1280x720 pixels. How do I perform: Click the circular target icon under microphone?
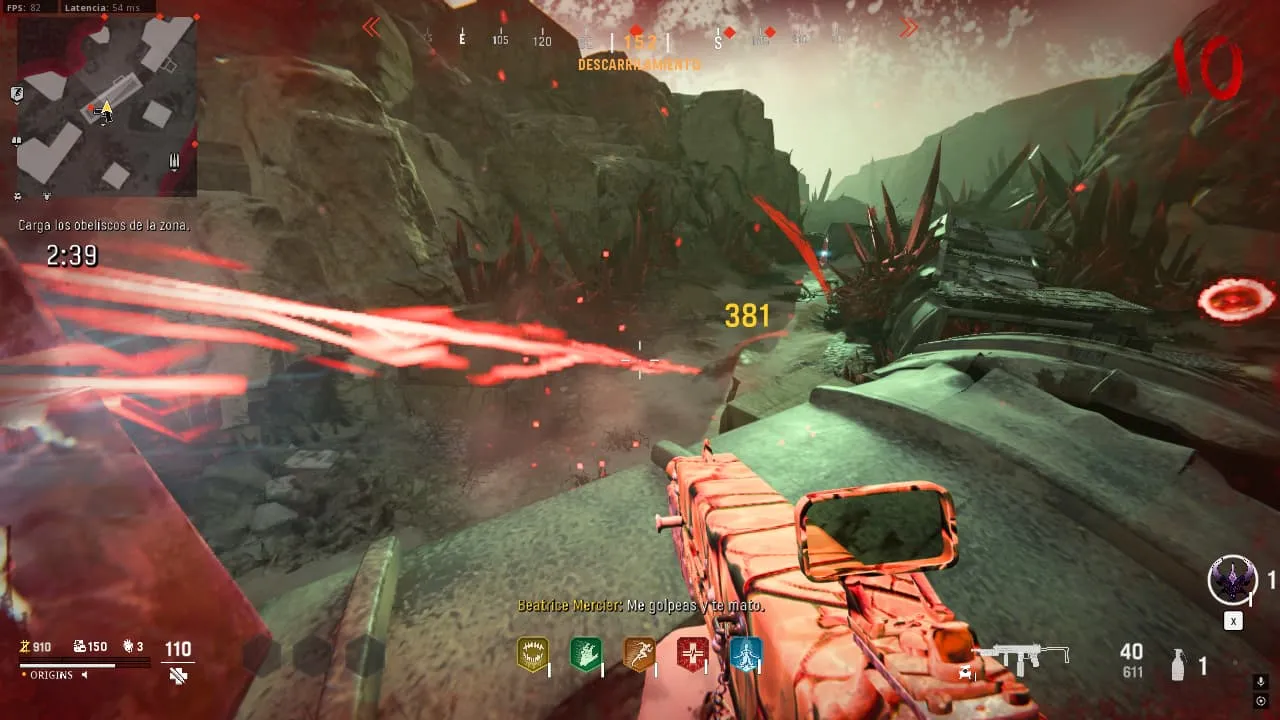click(1261, 701)
